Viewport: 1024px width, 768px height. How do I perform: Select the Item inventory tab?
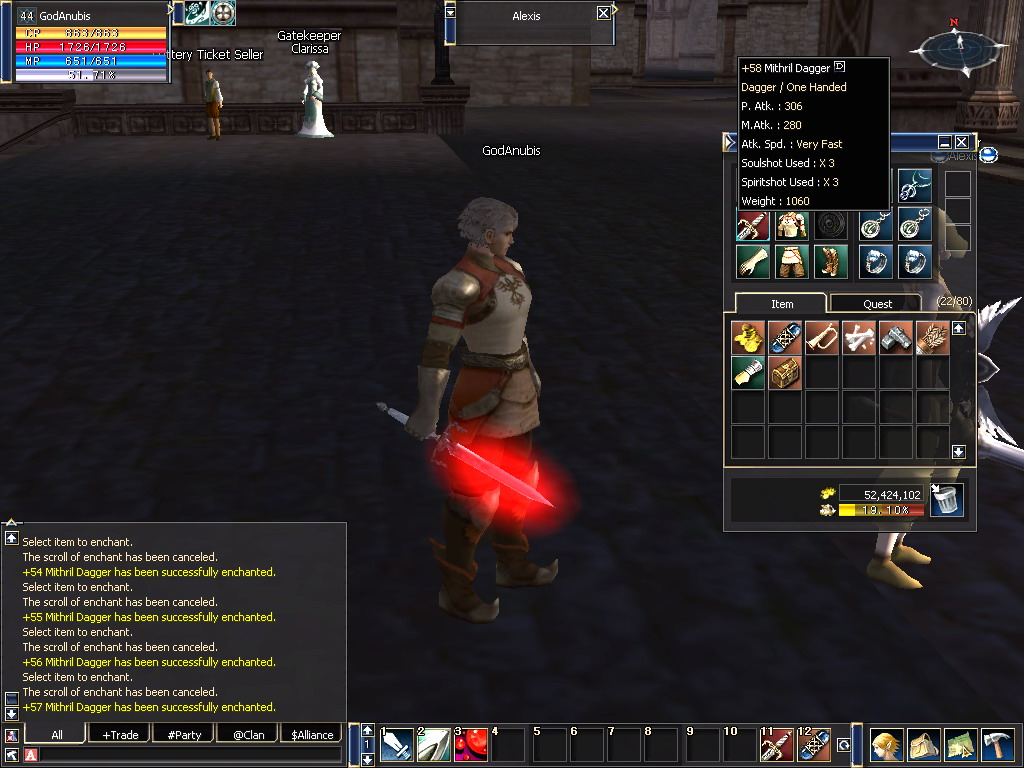coord(781,304)
